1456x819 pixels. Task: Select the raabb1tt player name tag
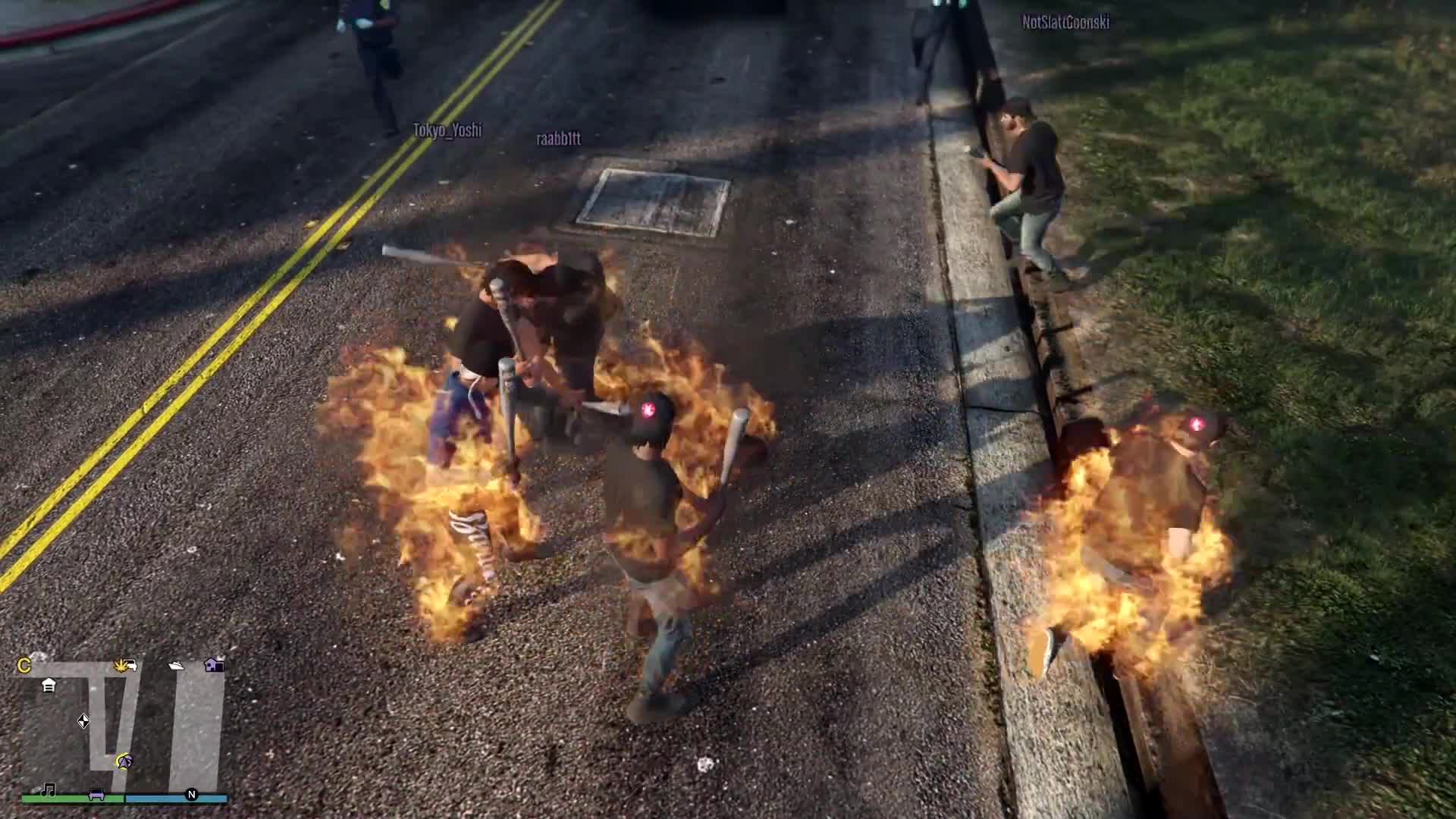pos(558,139)
